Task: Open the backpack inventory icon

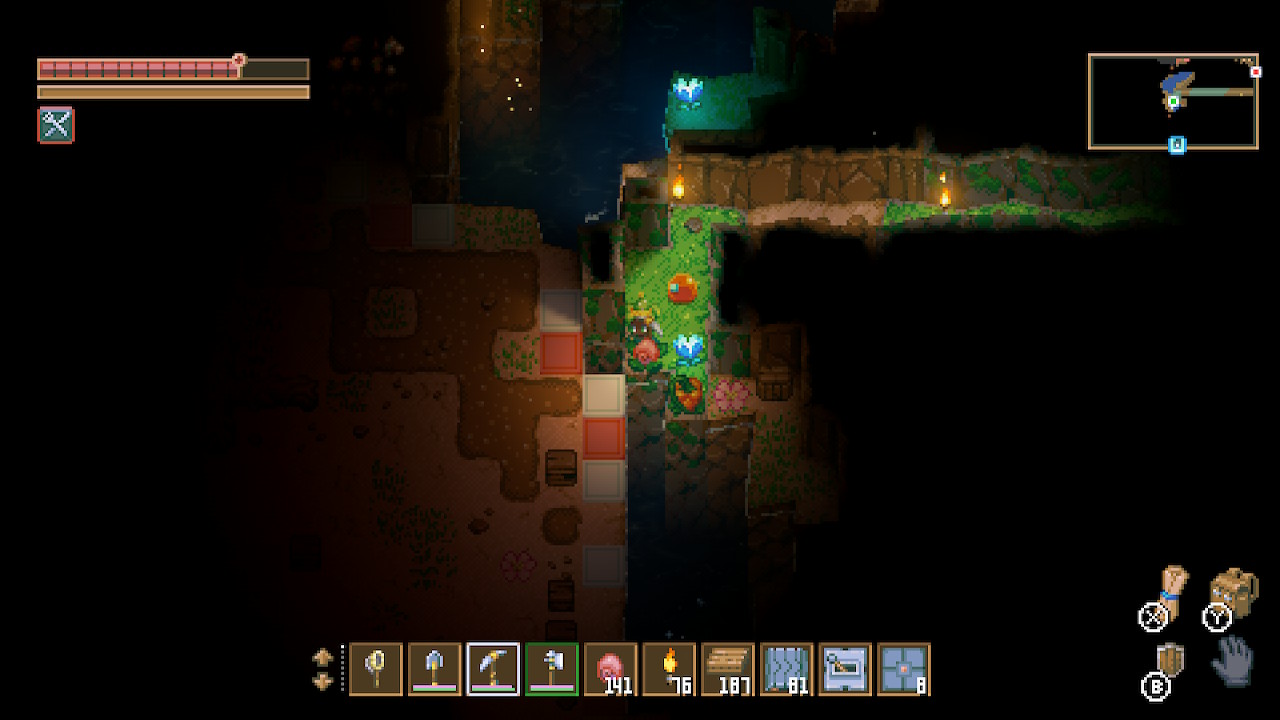Action: point(1234,592)
